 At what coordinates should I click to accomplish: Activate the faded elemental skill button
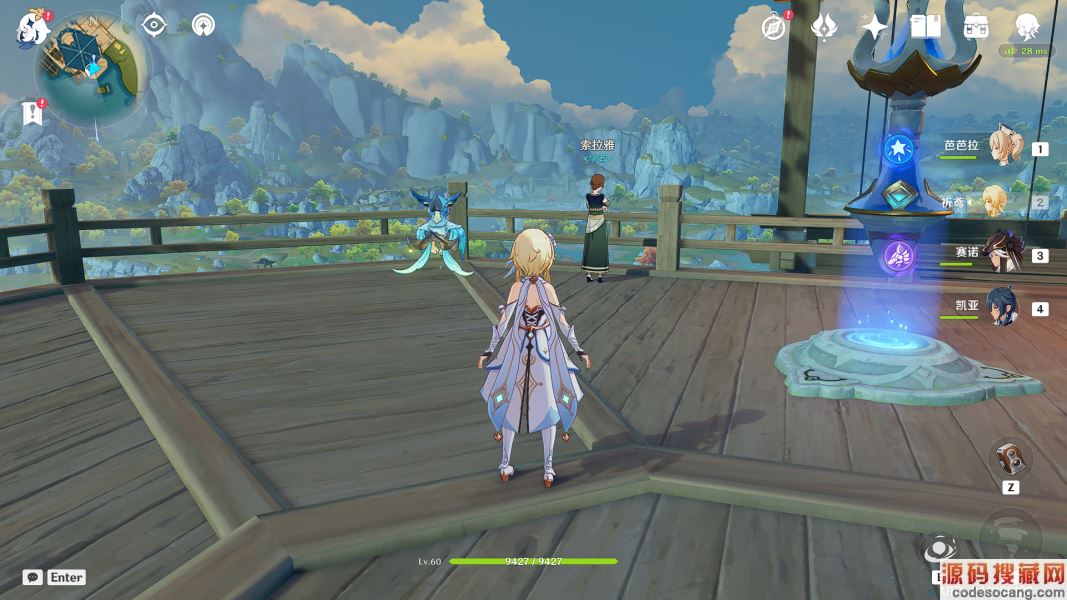(x=1010, y=532)
